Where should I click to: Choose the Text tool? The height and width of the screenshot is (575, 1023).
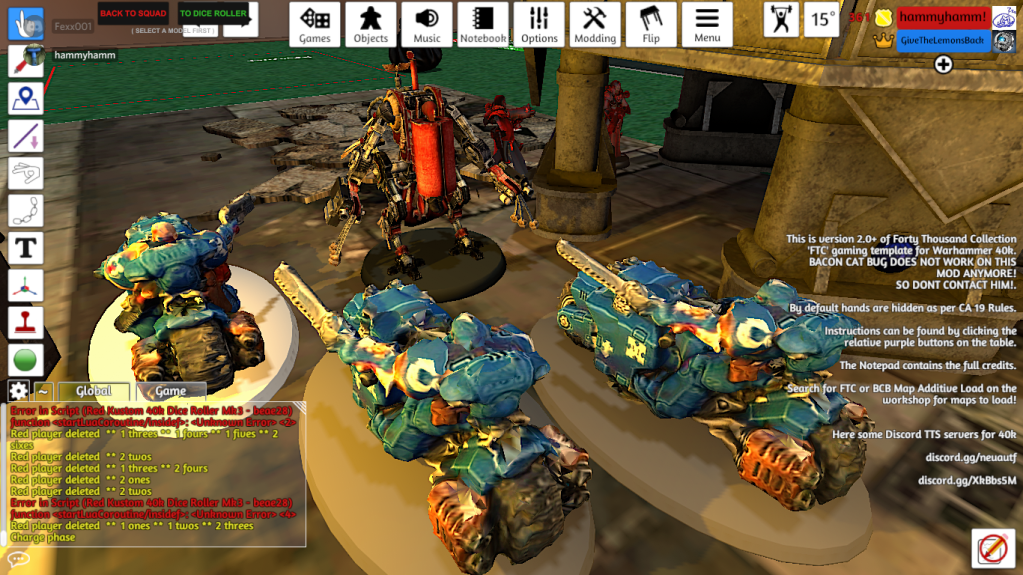click(26, 247)
